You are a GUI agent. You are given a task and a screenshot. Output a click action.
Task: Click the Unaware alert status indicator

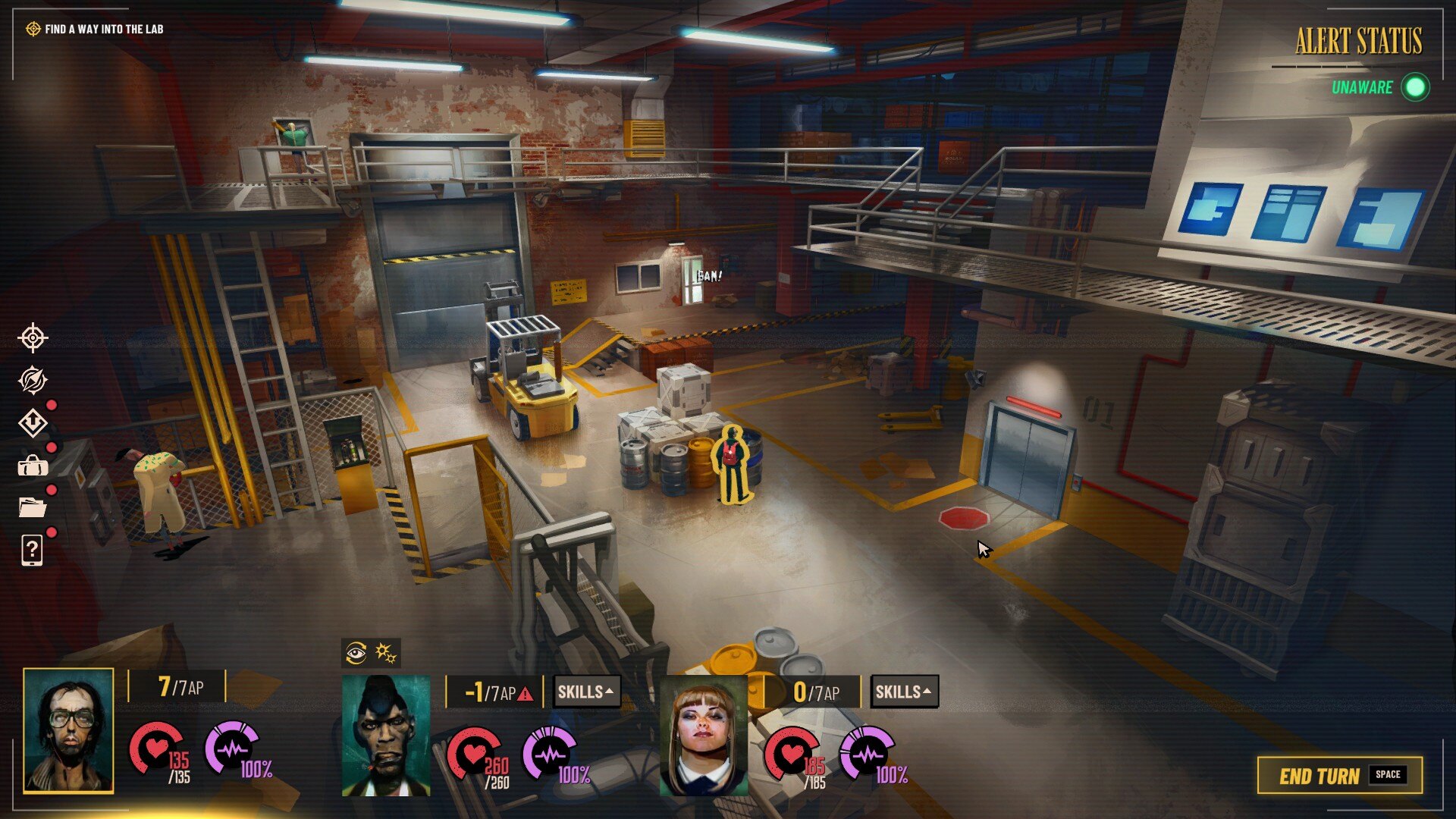1379,87
